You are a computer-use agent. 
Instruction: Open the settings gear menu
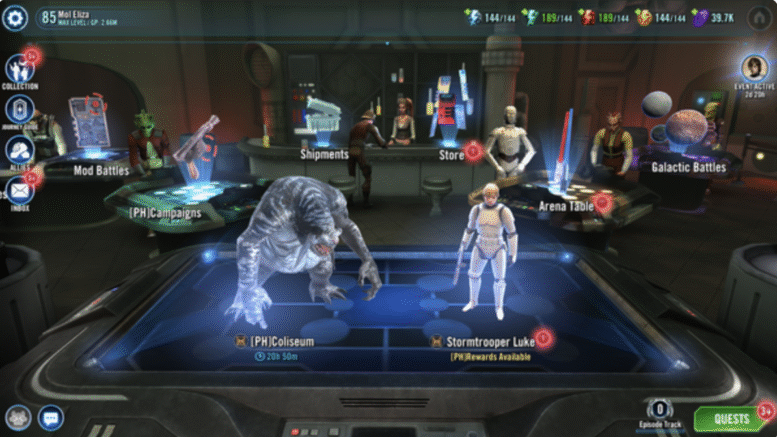(16, 17)
